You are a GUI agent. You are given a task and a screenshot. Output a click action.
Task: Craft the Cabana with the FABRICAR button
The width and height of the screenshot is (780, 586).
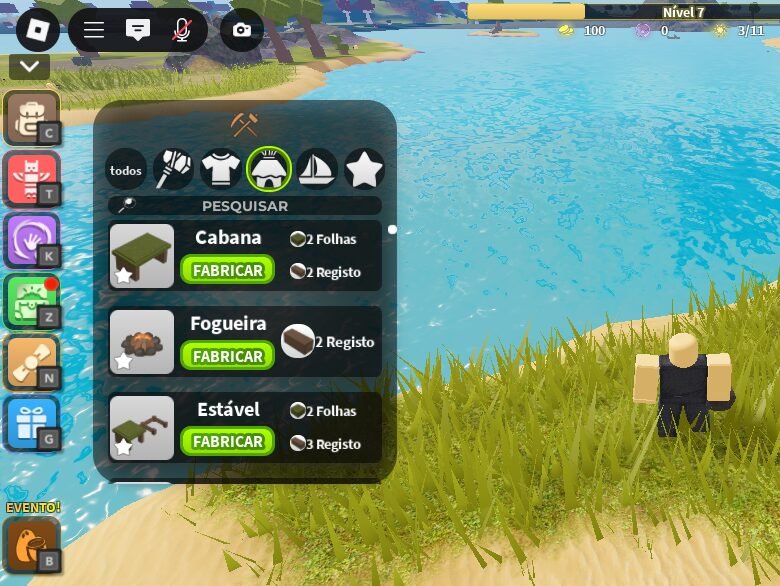(227, 270)
